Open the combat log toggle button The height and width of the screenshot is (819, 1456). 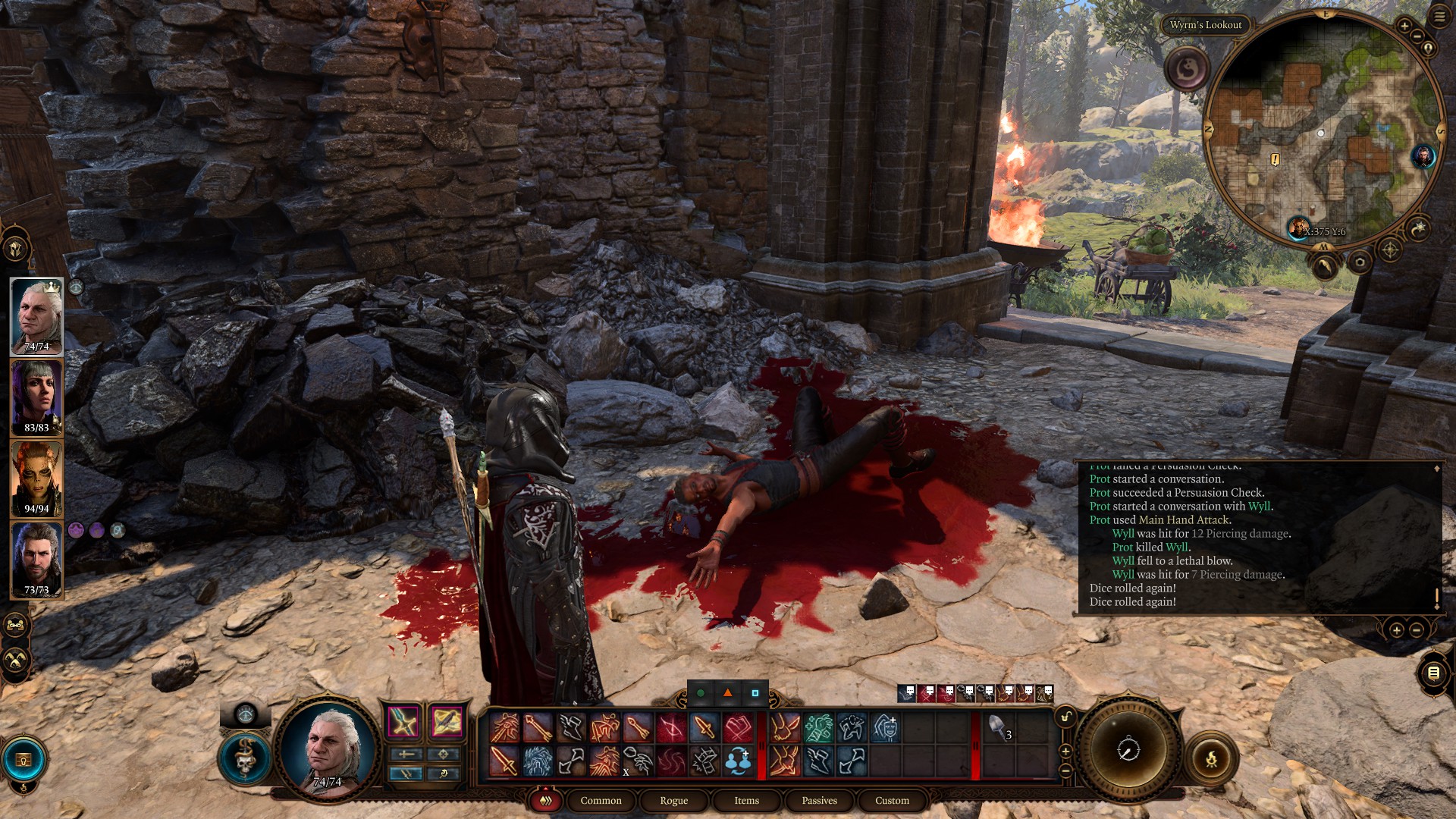point(1433,673)
